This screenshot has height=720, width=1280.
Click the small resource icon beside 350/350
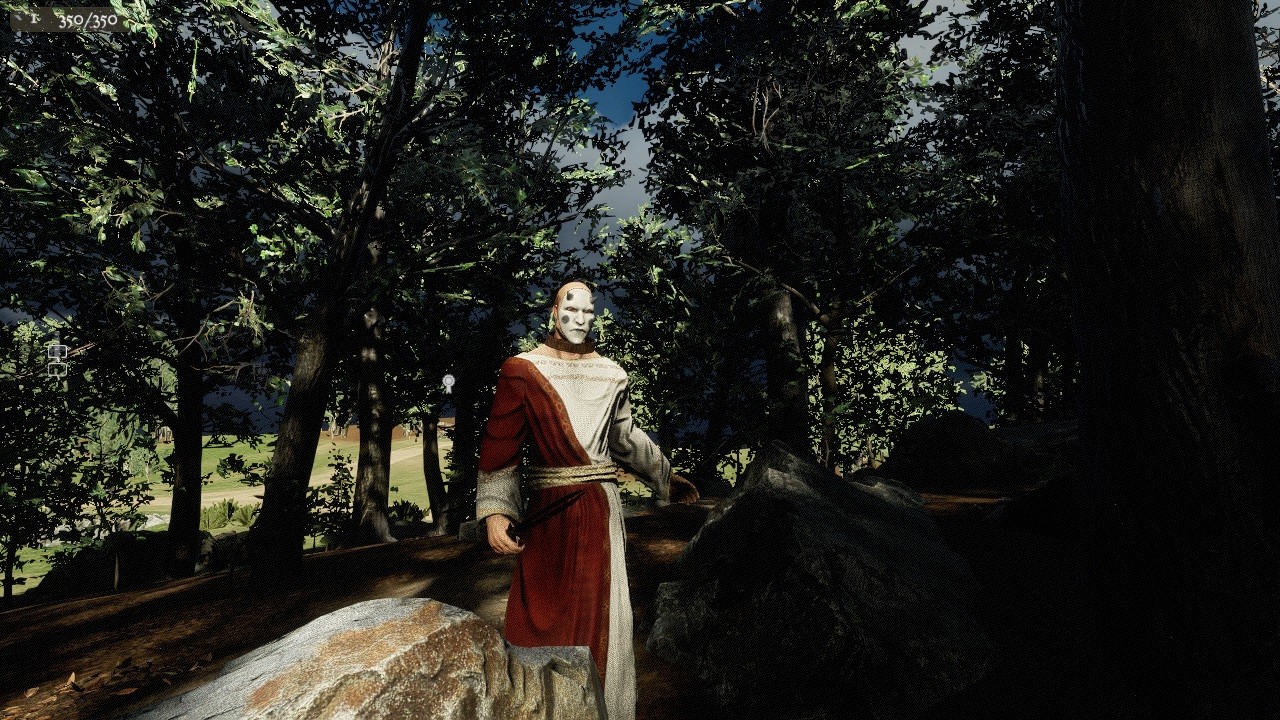tap(35, 18)
